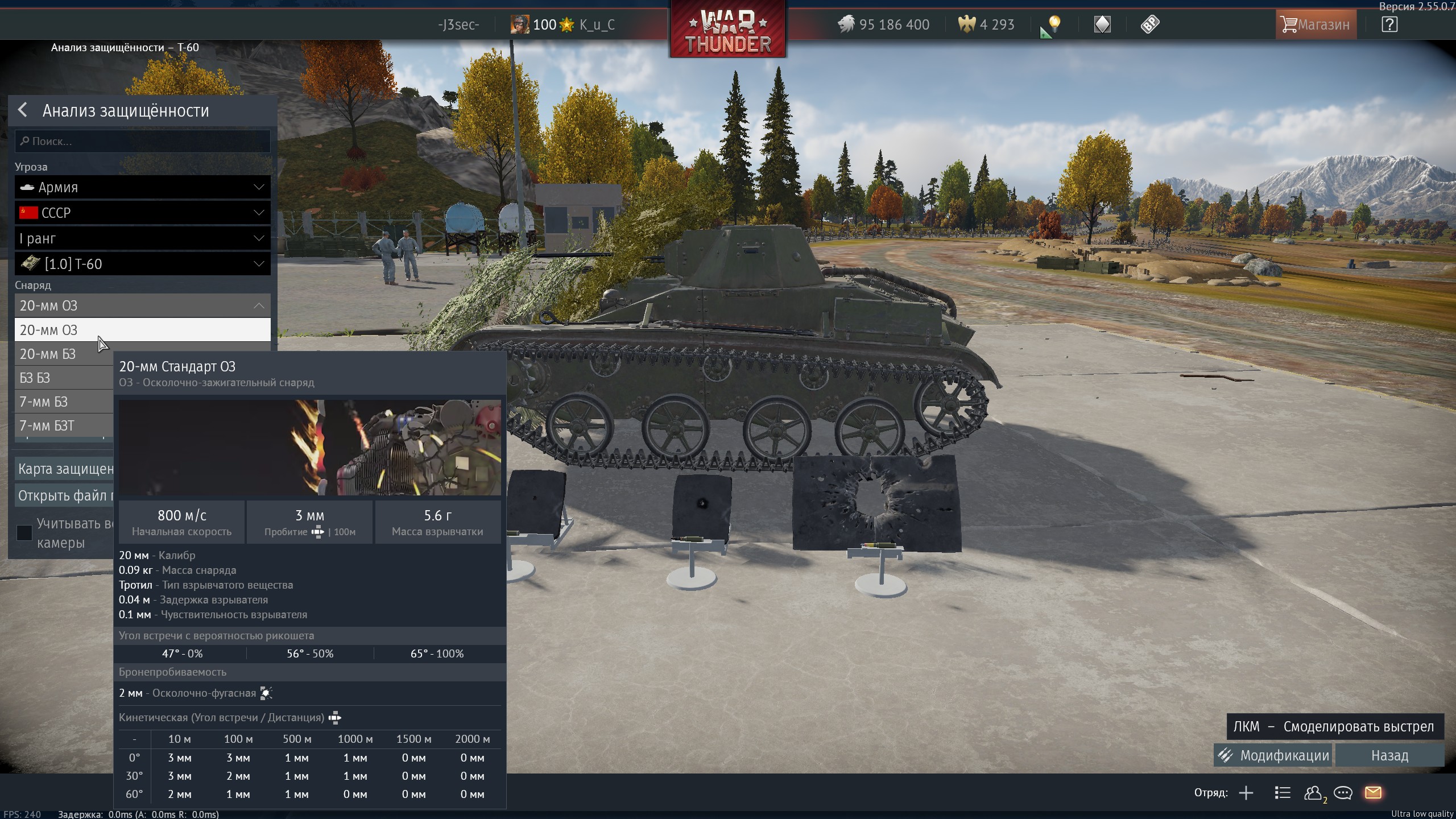Click the Поиск search field
1456x819 pixels.
[142, 141]
